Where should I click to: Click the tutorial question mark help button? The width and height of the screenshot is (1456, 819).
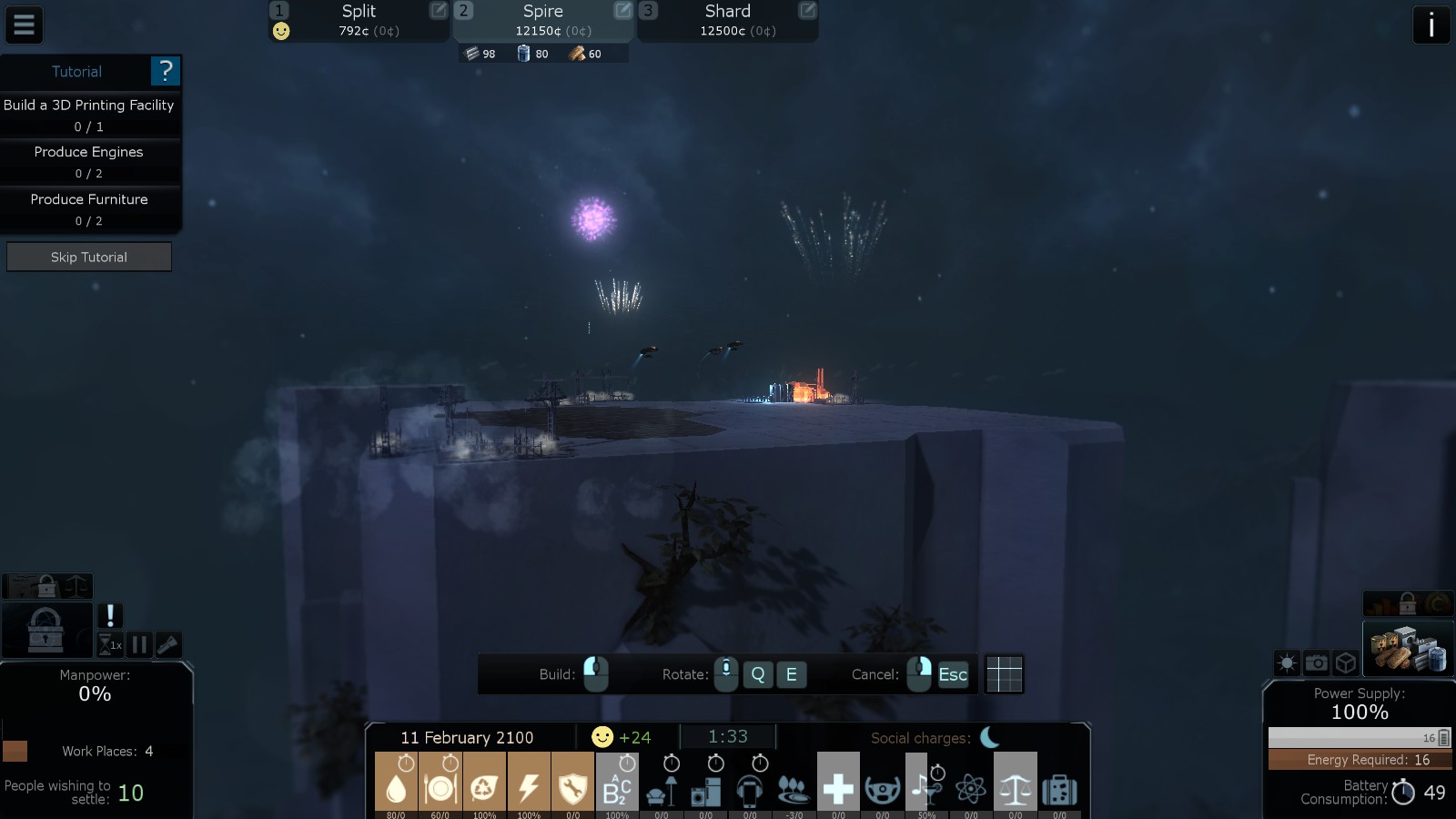point(165,71)
